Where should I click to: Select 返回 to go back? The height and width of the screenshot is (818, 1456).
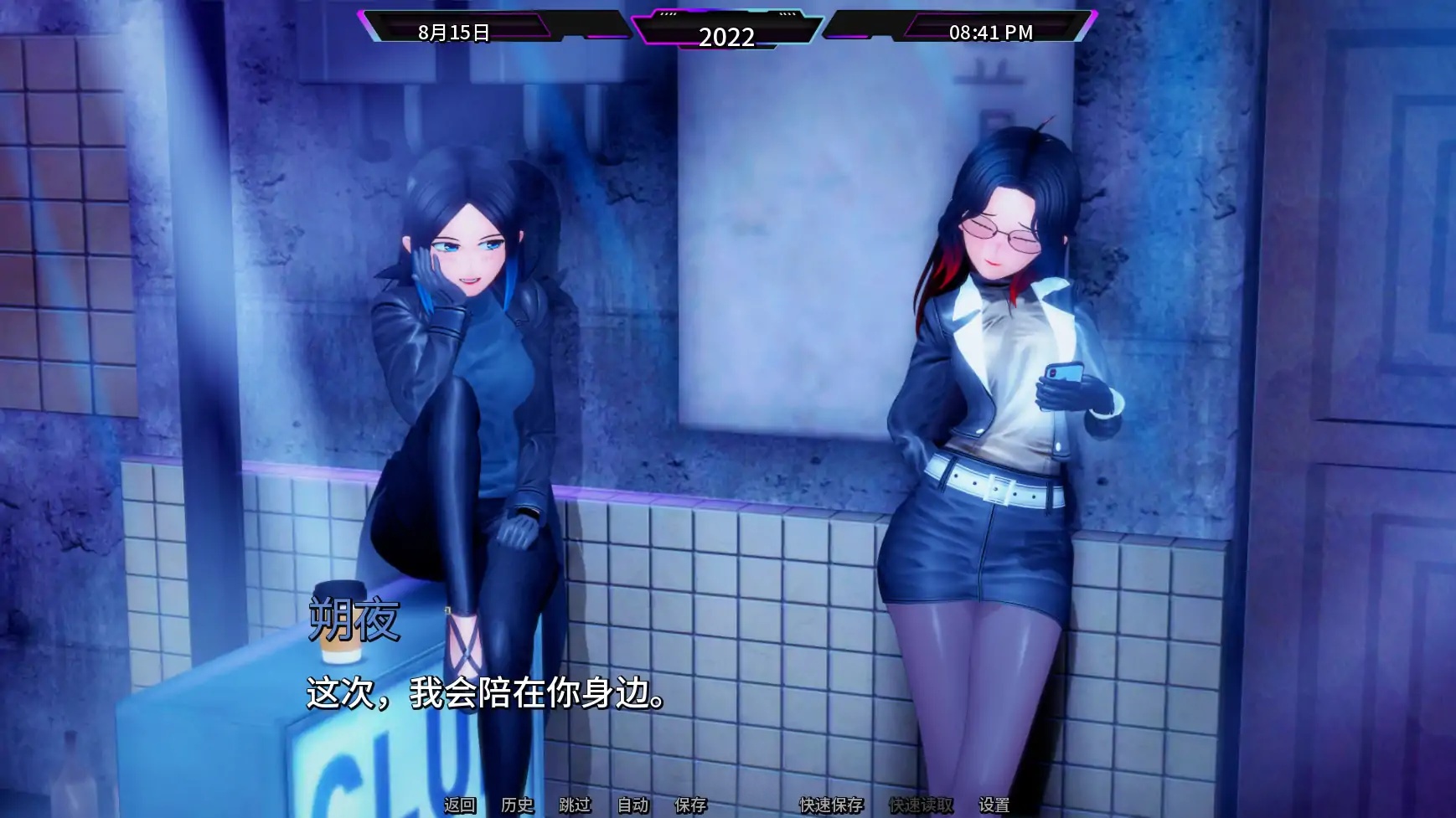click(x=457, y=807)
